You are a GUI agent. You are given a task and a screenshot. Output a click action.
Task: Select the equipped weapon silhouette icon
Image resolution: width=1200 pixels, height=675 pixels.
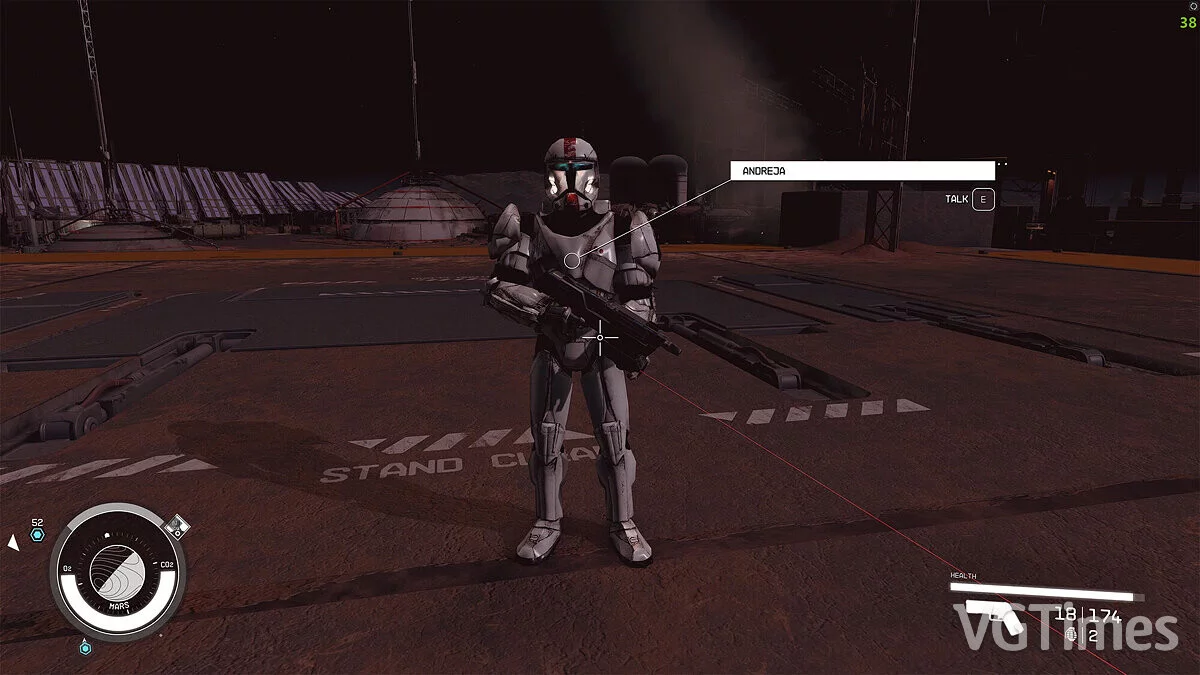tap(994, 617)
